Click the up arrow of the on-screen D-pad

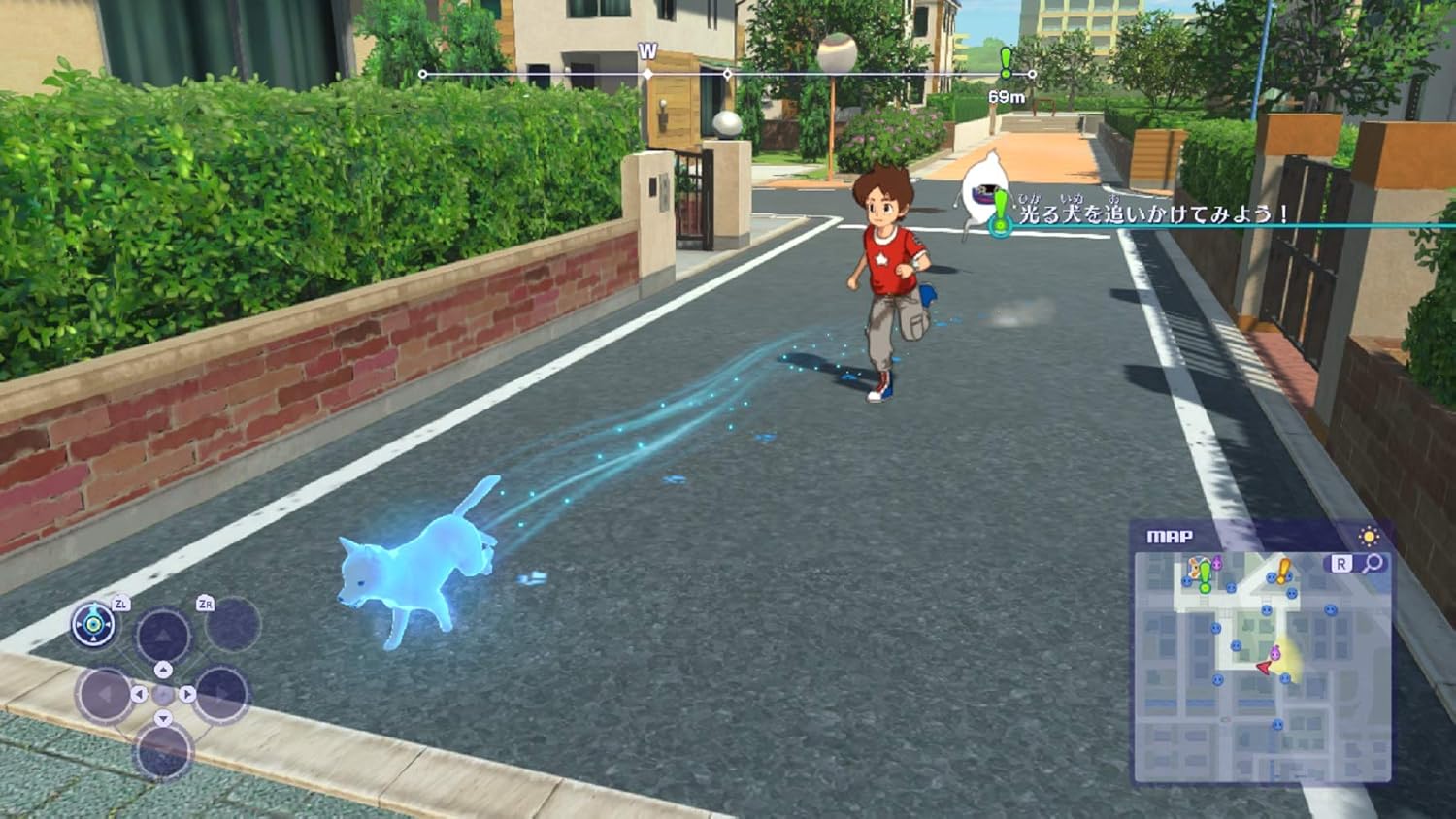(x=164, y=670)
